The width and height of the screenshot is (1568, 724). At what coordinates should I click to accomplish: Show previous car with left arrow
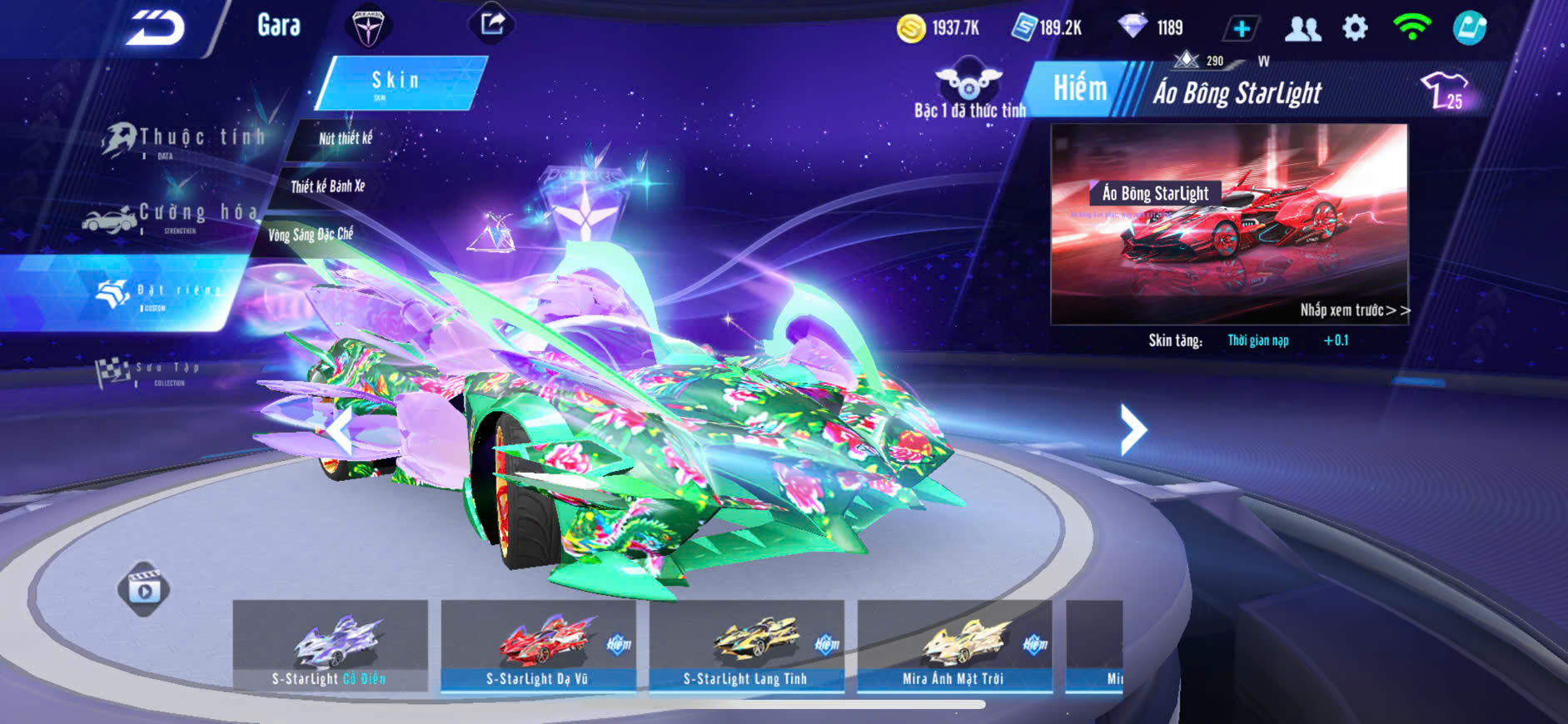(x=339, y=429)
